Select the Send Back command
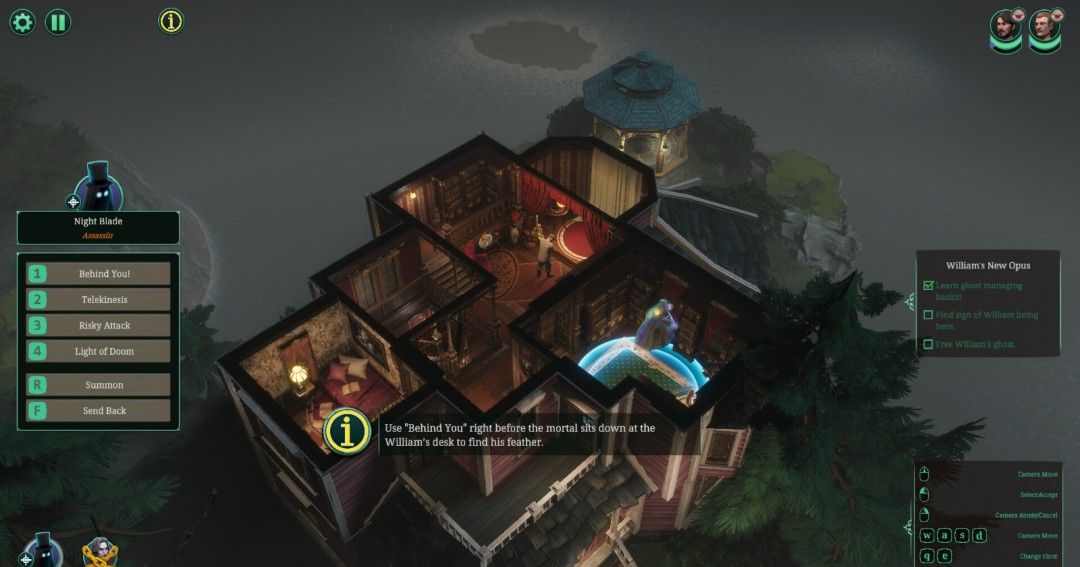This screenshot has width=1080, height=567. pos(98,410)
